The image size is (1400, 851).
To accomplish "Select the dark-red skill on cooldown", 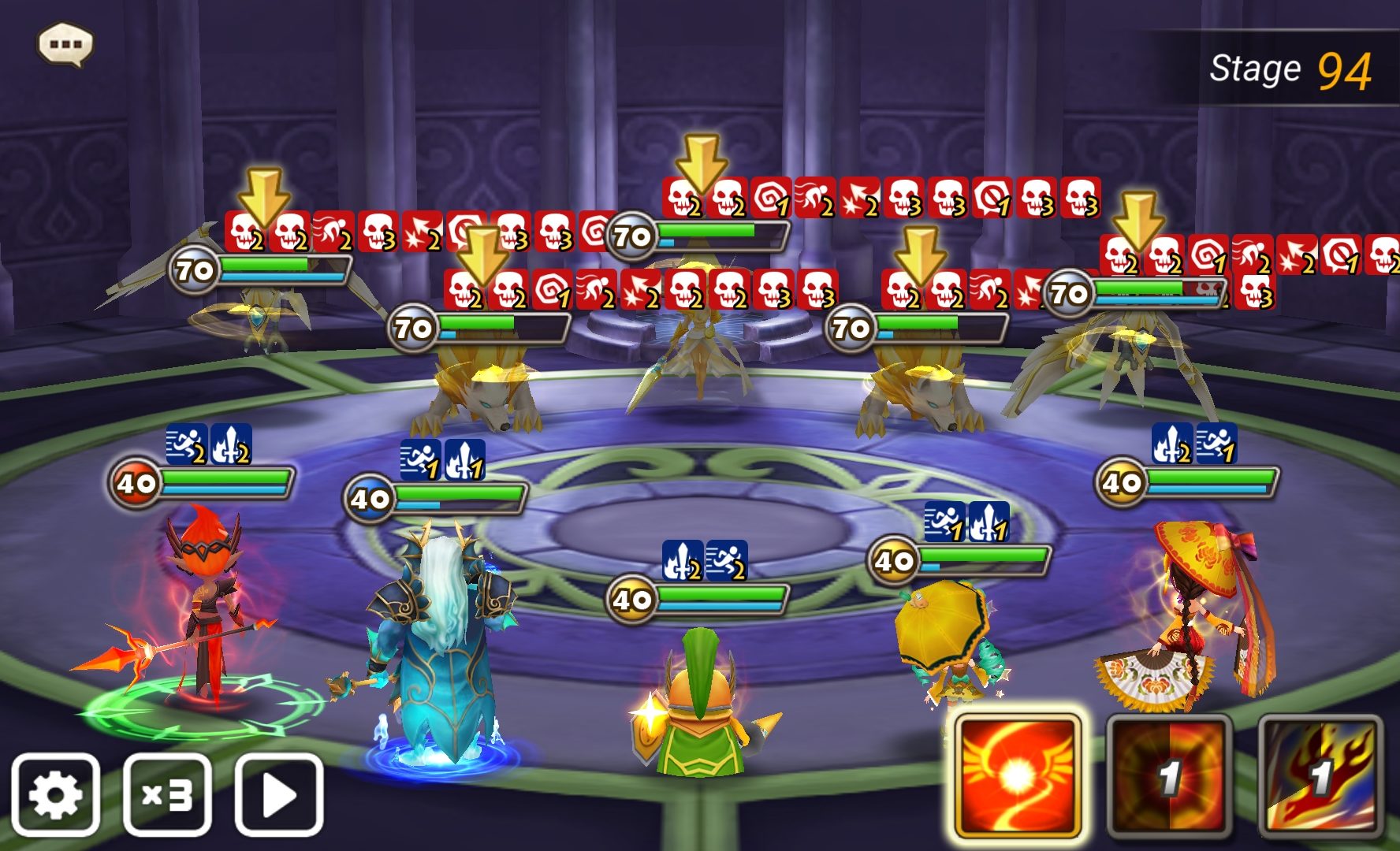I will (1169, 776).
